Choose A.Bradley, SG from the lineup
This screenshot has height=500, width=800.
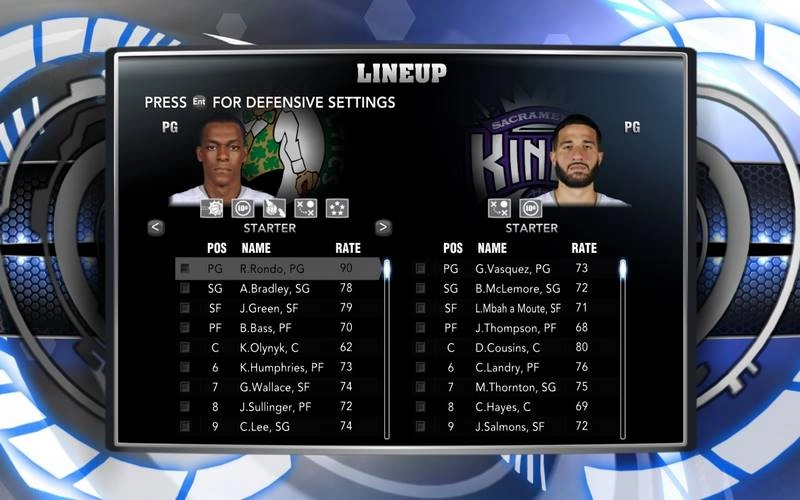click(275, 288)
